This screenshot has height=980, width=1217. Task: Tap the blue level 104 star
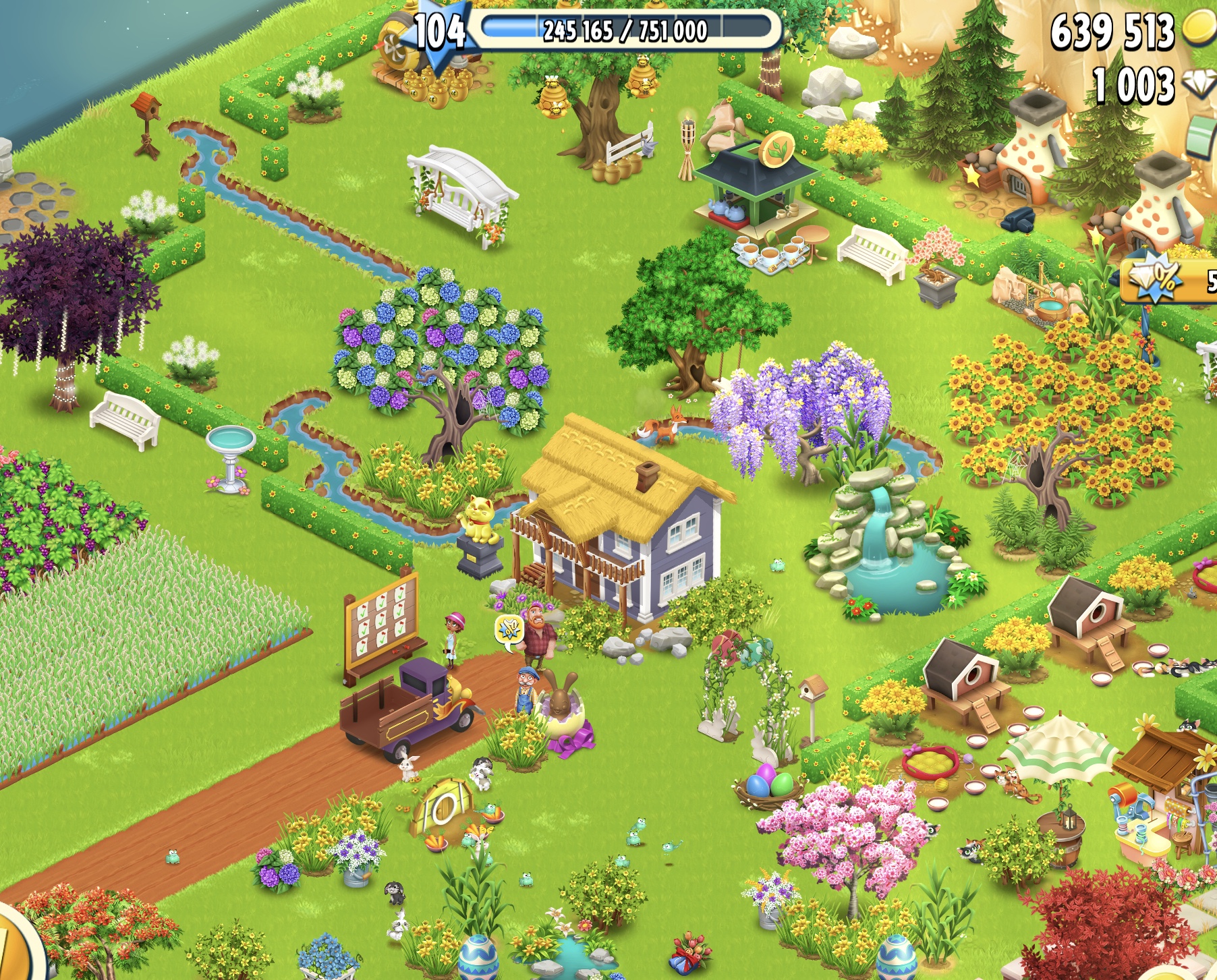click(438, 34)
